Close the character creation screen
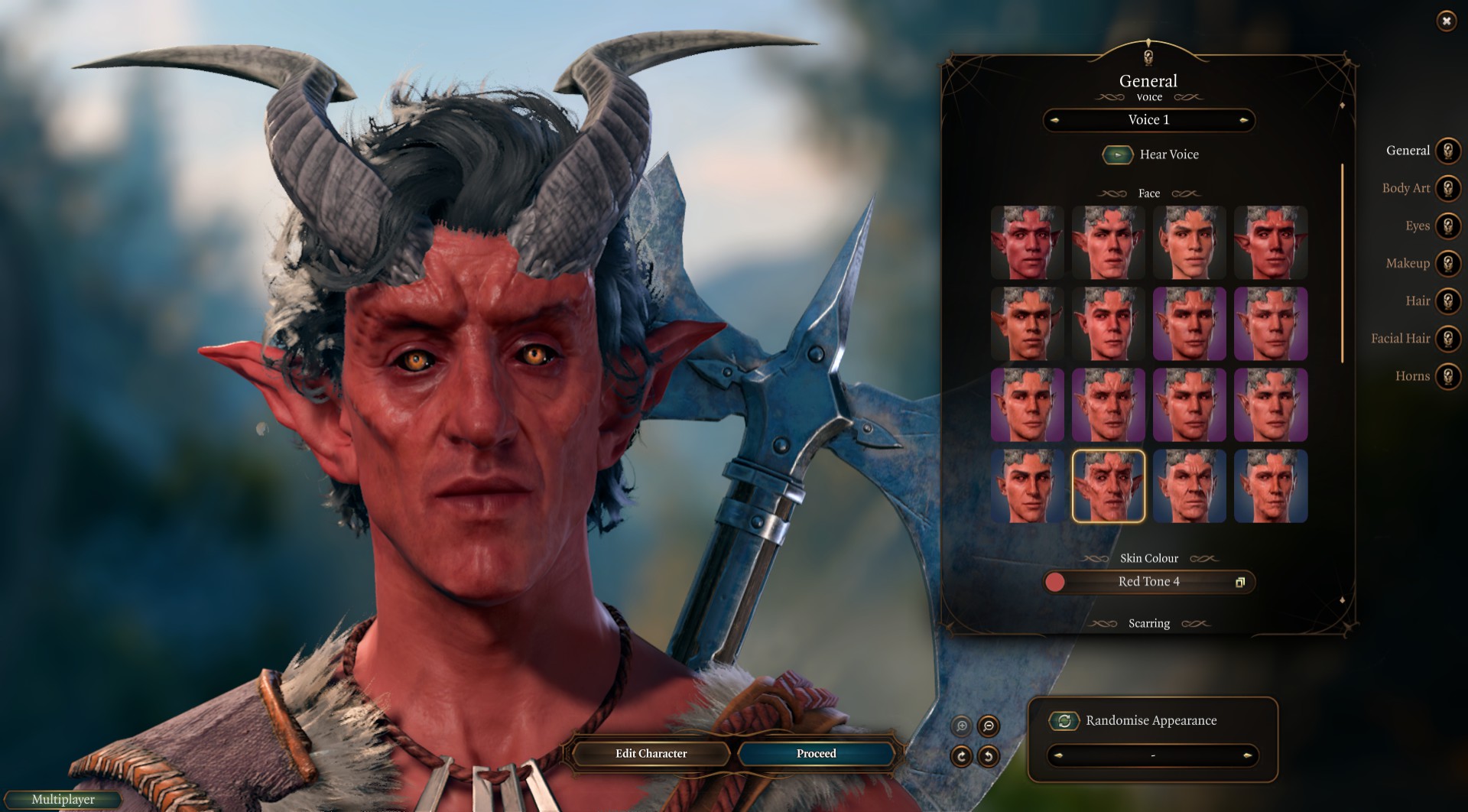1468x812 pixels. pyautogui.click(x=1446, y=21)
